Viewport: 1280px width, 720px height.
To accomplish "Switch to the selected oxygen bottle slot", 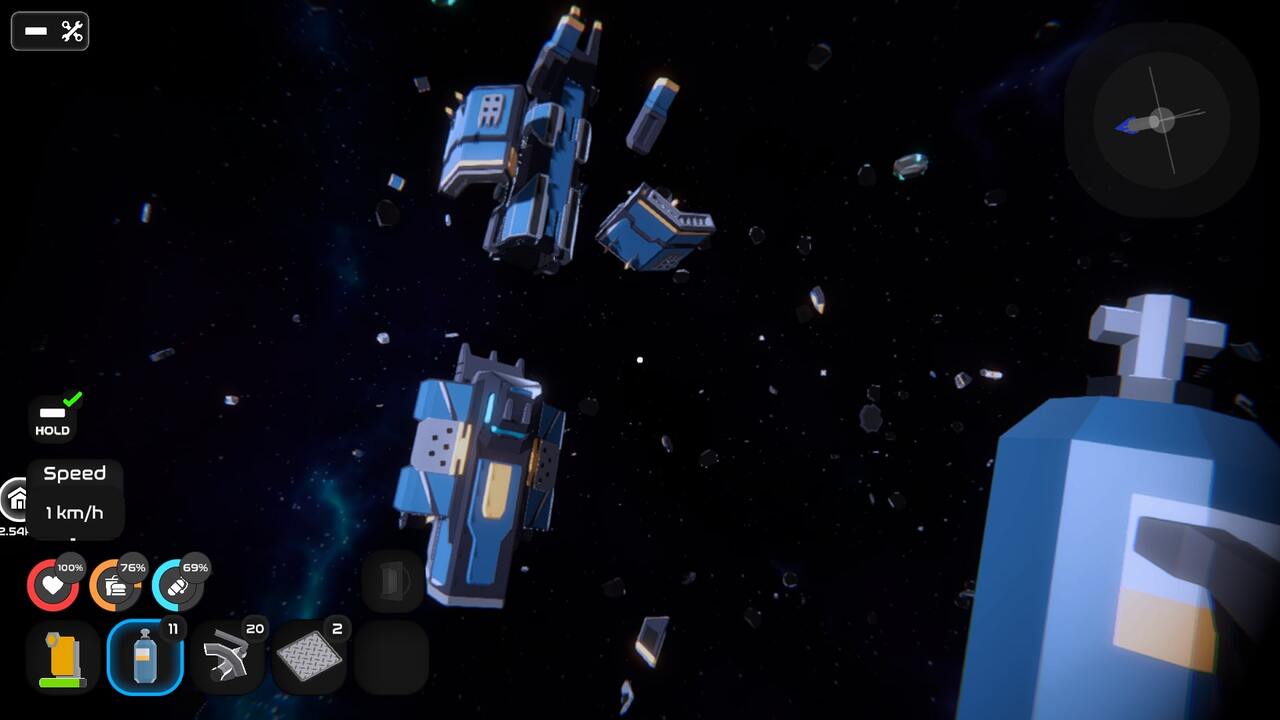I will pos(145,655).
